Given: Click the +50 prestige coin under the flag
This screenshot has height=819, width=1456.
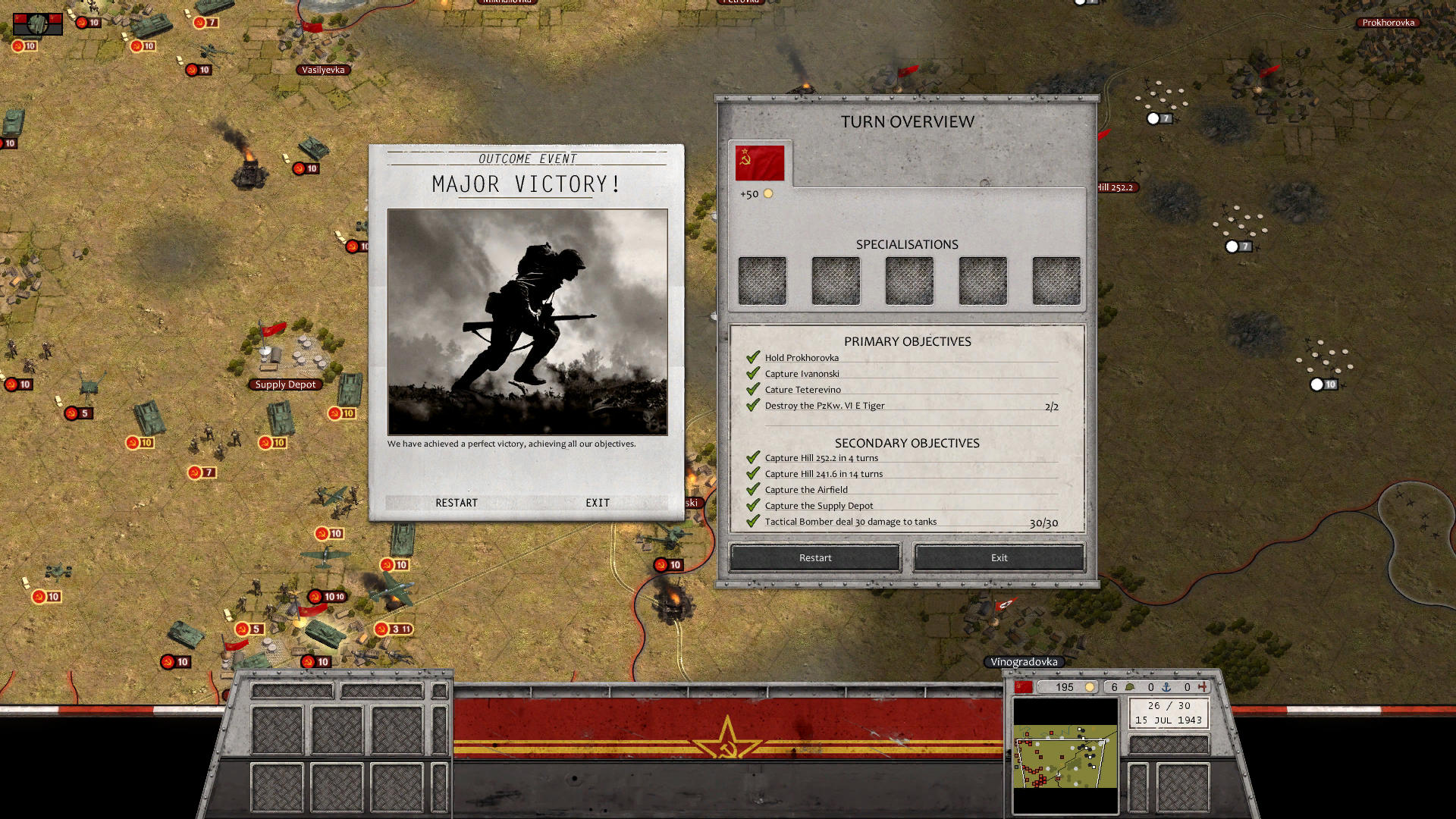Looking at the screenshot, I should (x=767, y=193).
